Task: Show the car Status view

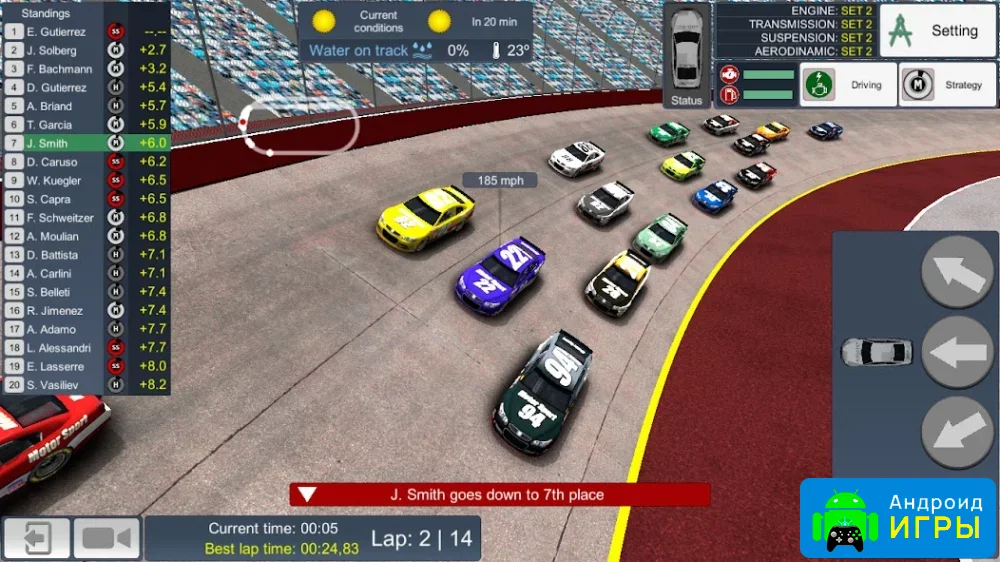Action: pos(687,55)
